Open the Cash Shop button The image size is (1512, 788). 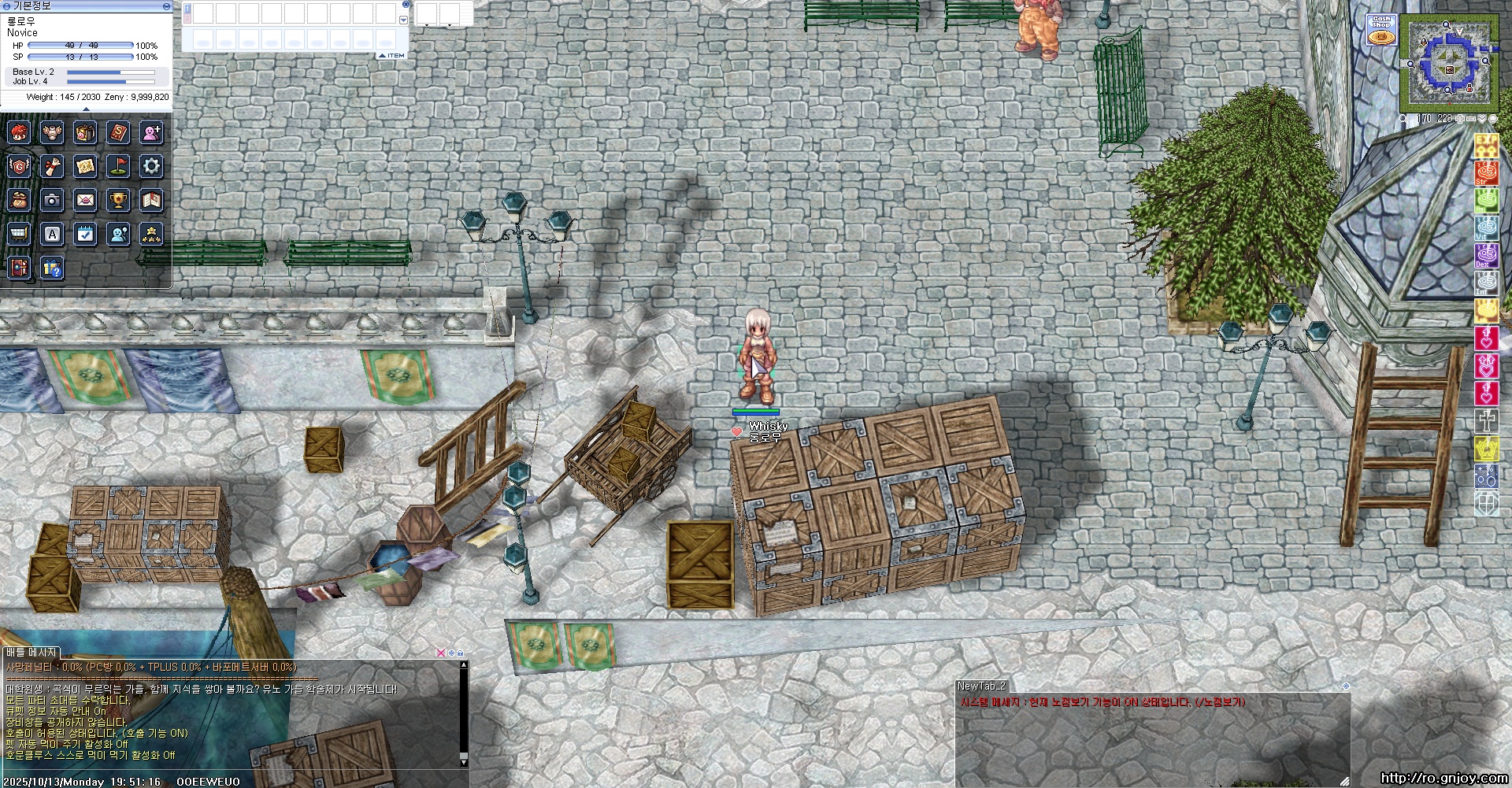(1381, 30)
